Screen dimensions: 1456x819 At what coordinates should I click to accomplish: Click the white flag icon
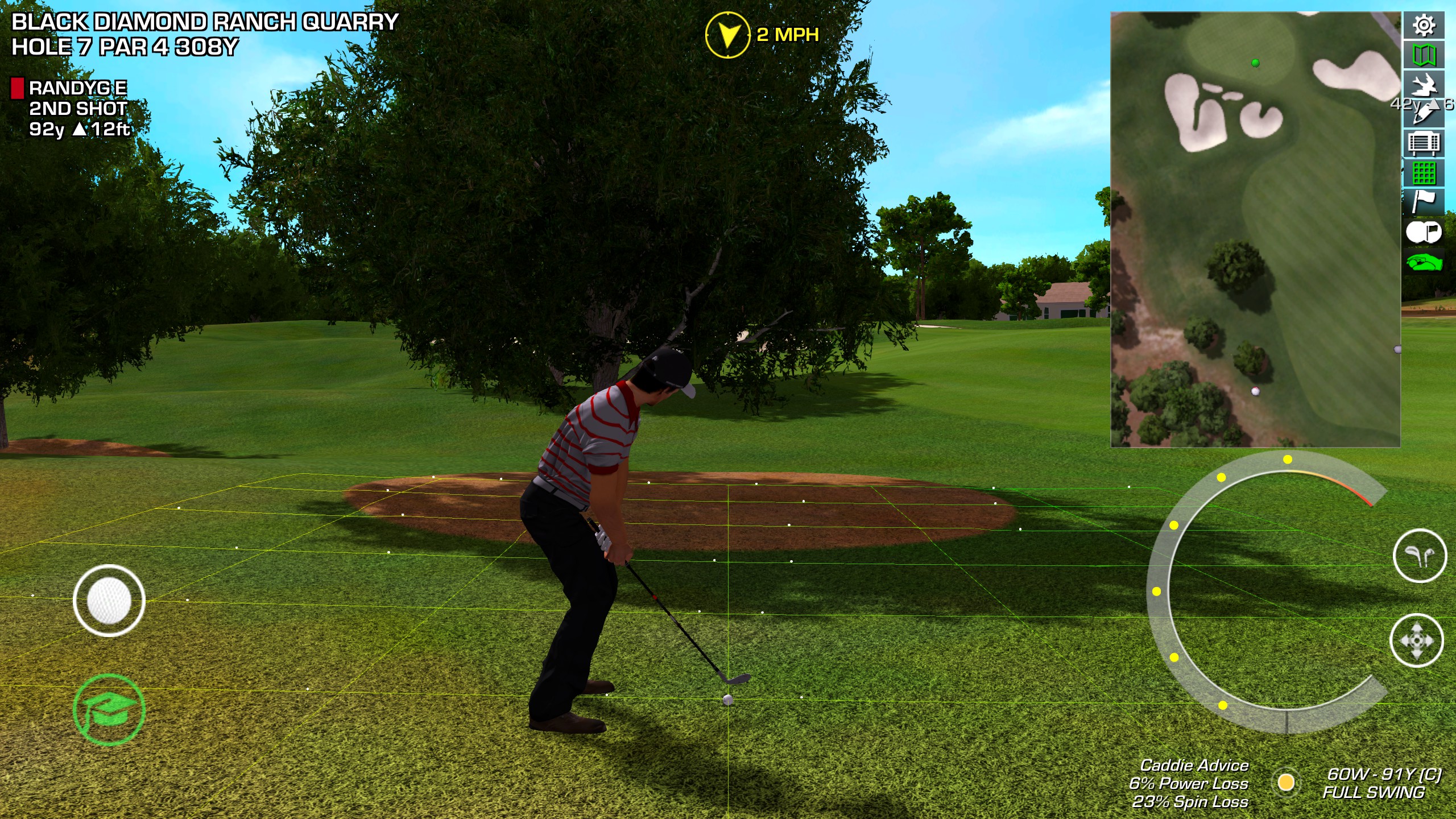[x=1424, y=202]
